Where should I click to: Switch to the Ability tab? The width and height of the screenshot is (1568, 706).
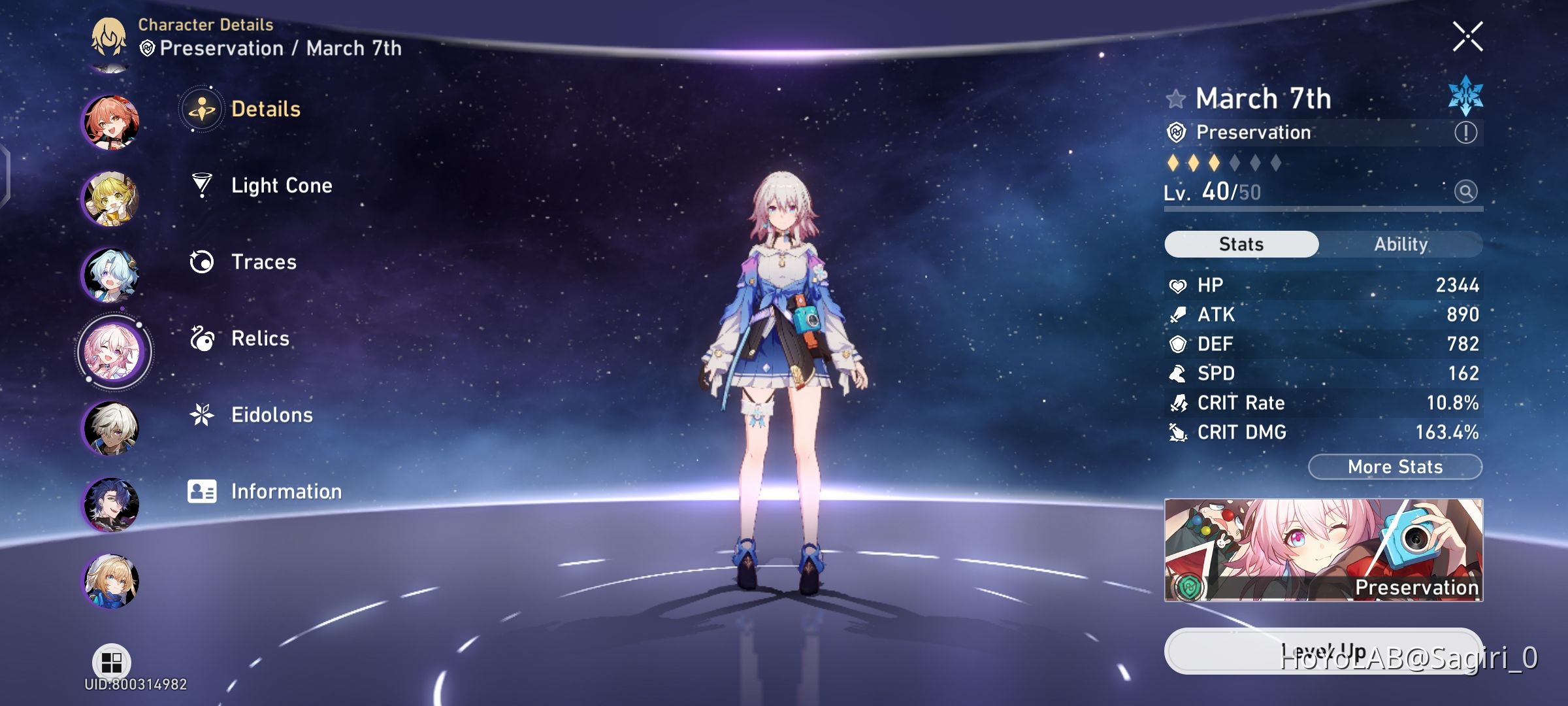[x=1402, y=244]
